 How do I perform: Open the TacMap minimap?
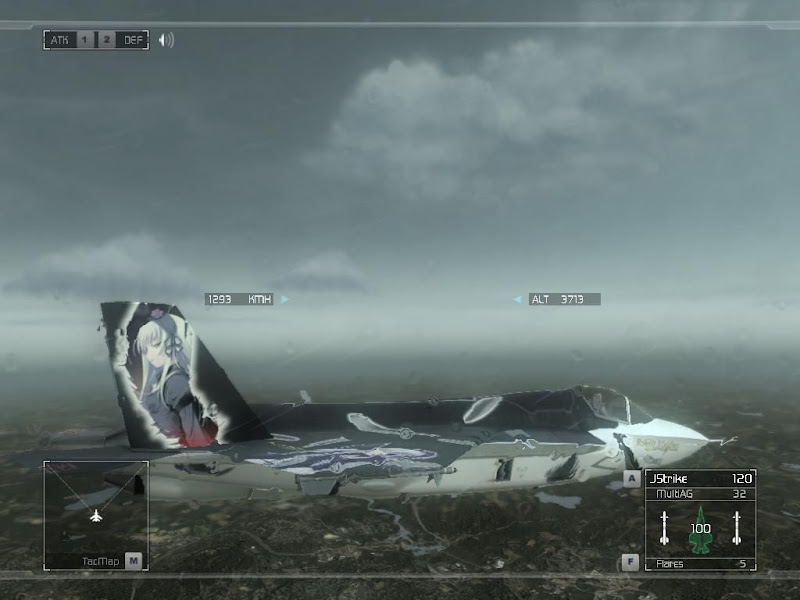click(96, 516)
